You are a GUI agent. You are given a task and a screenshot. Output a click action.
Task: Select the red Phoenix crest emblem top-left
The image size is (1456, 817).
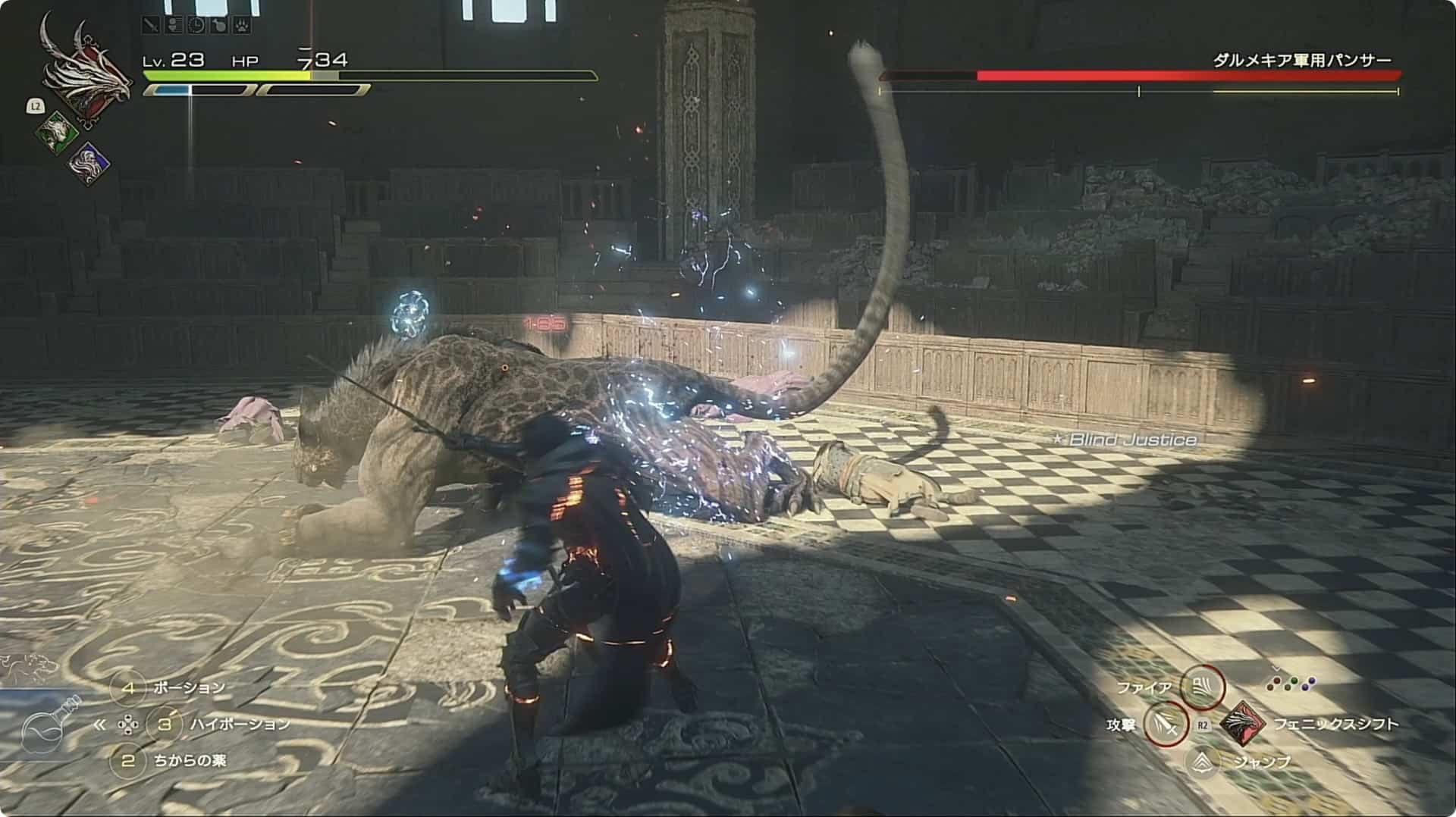85,80
